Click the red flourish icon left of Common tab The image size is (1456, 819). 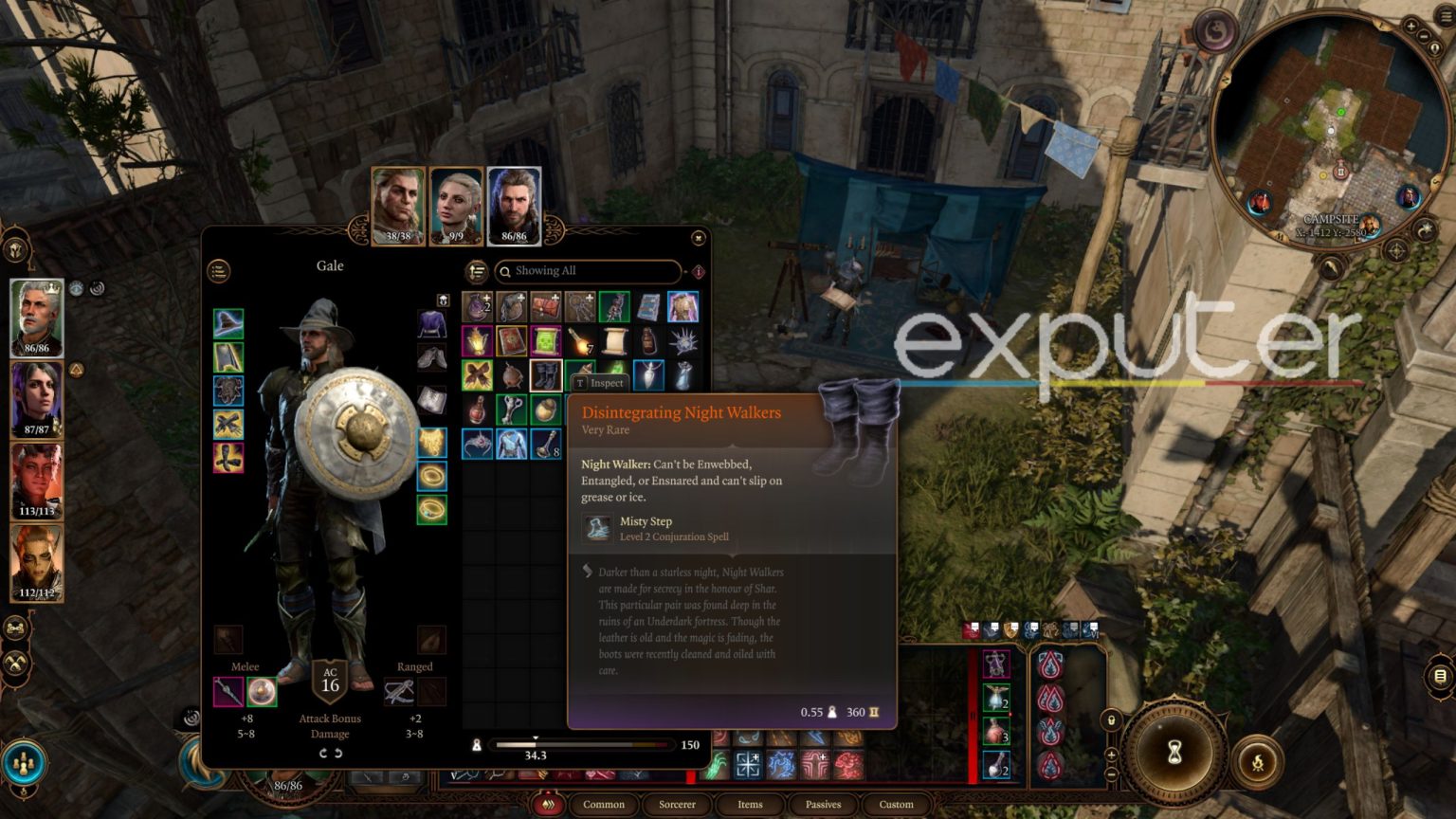point(548,804)
